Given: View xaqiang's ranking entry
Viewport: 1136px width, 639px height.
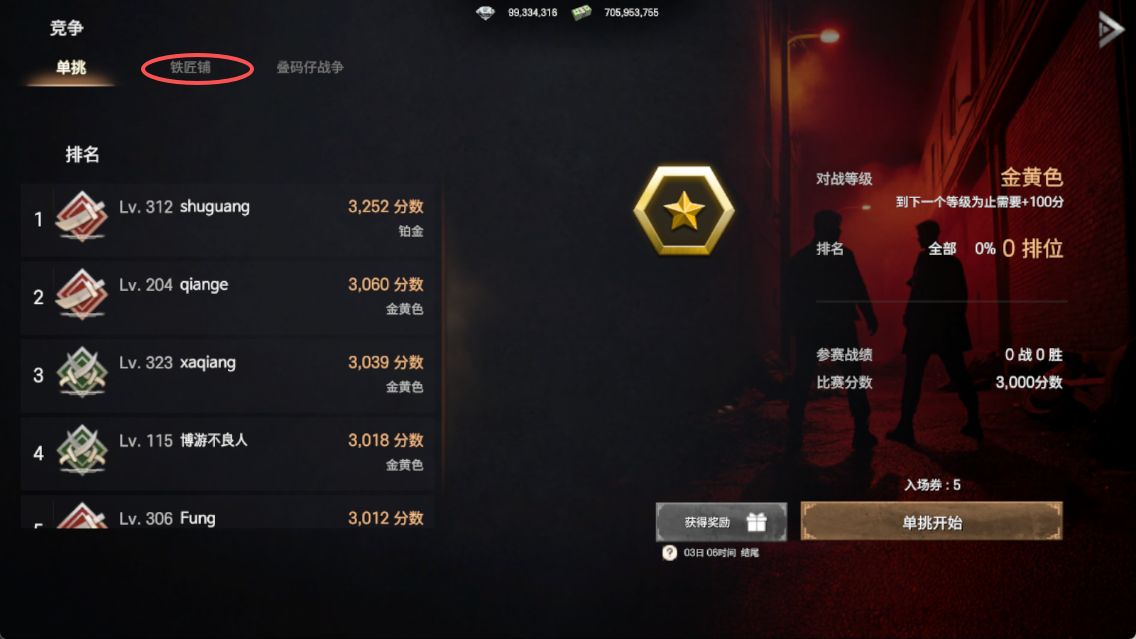Looking at the screenshot, I should [230, 375].
